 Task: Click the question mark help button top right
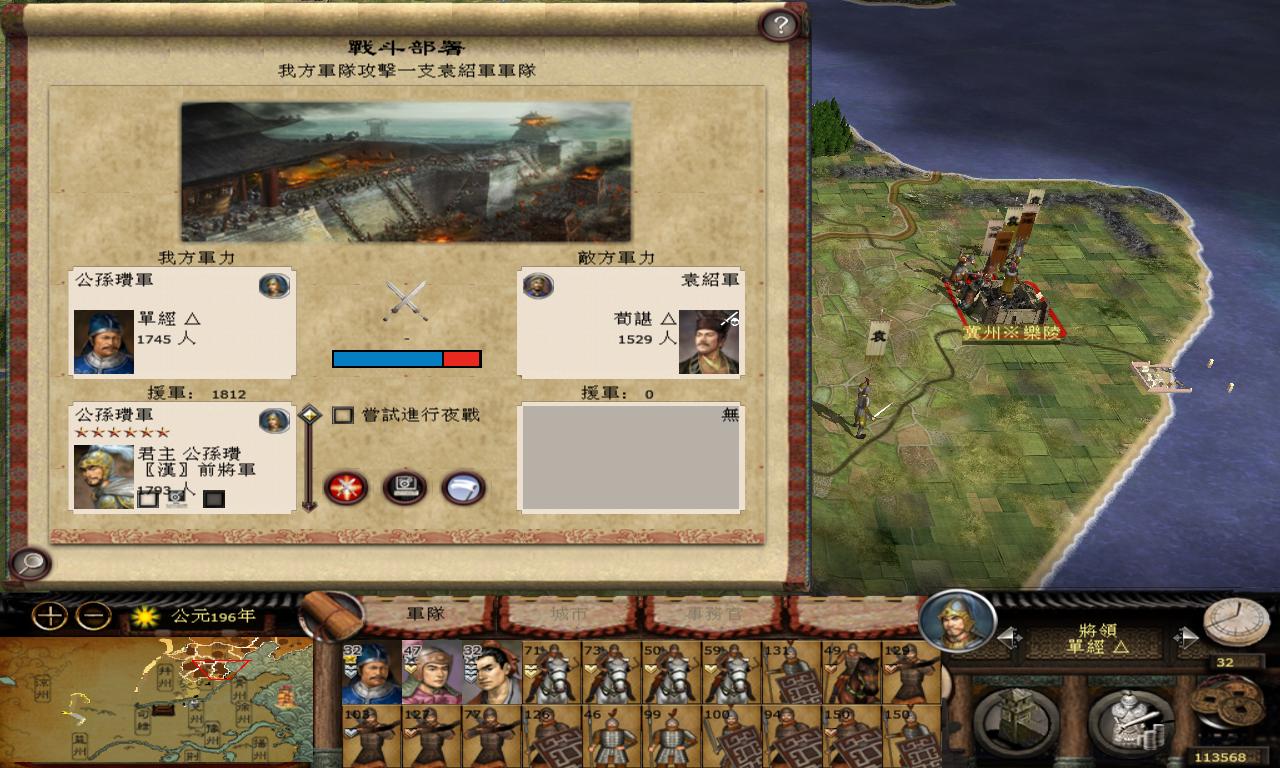(779, 25)
